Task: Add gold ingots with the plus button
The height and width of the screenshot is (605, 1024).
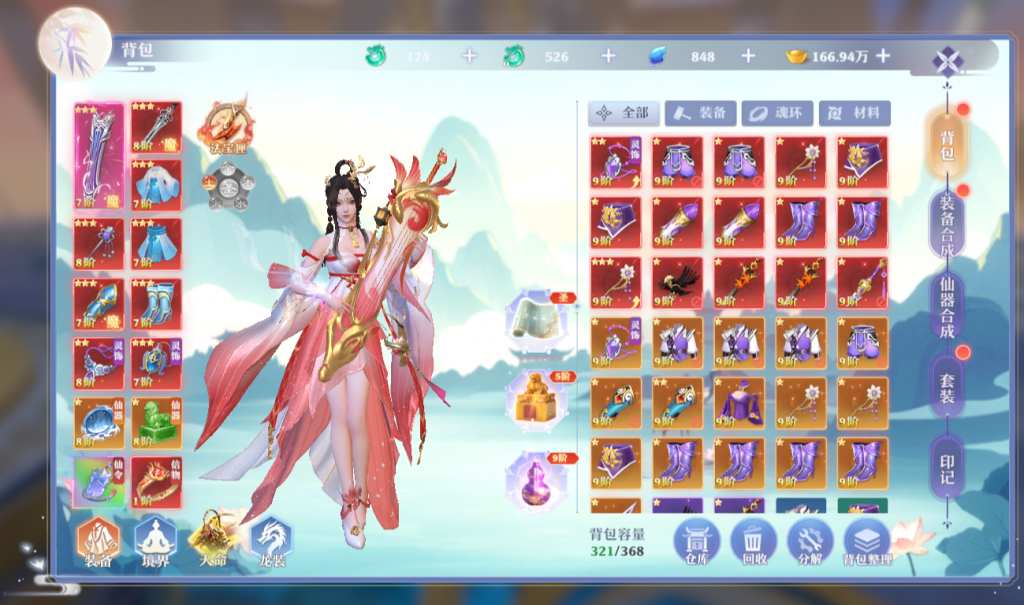Action: 883,57
